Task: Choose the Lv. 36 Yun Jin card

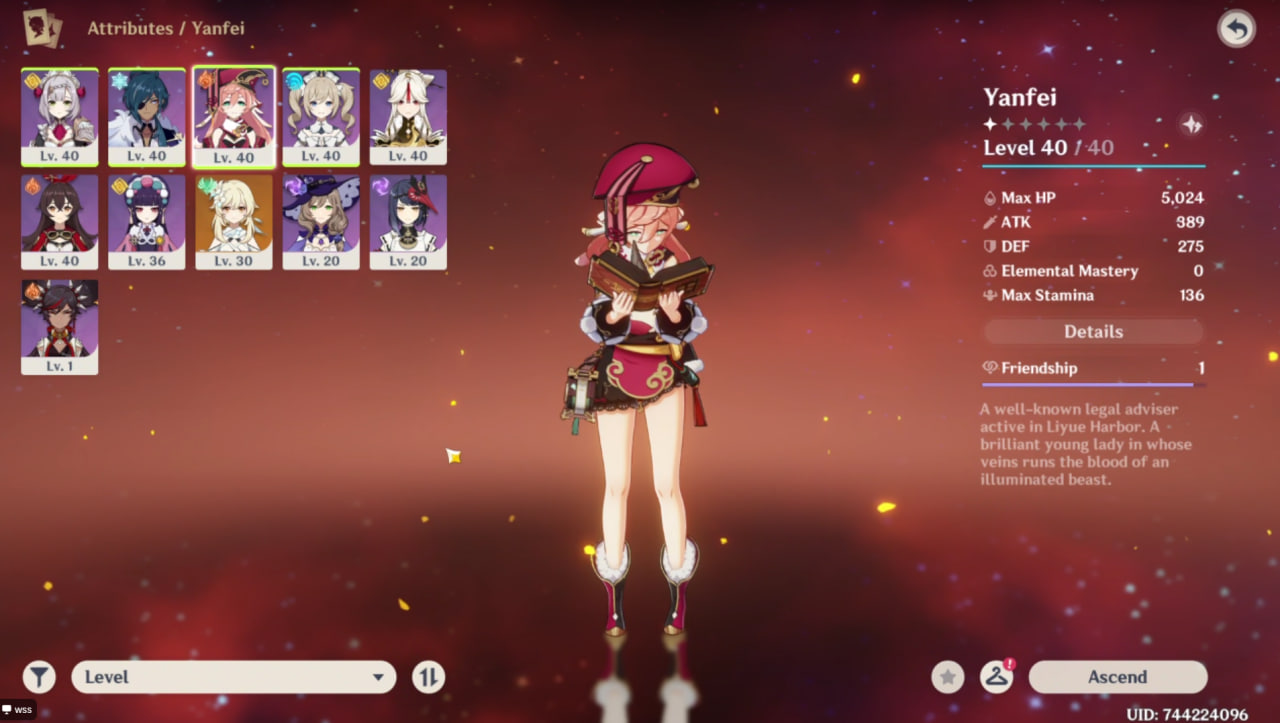Action: [147, 221]
